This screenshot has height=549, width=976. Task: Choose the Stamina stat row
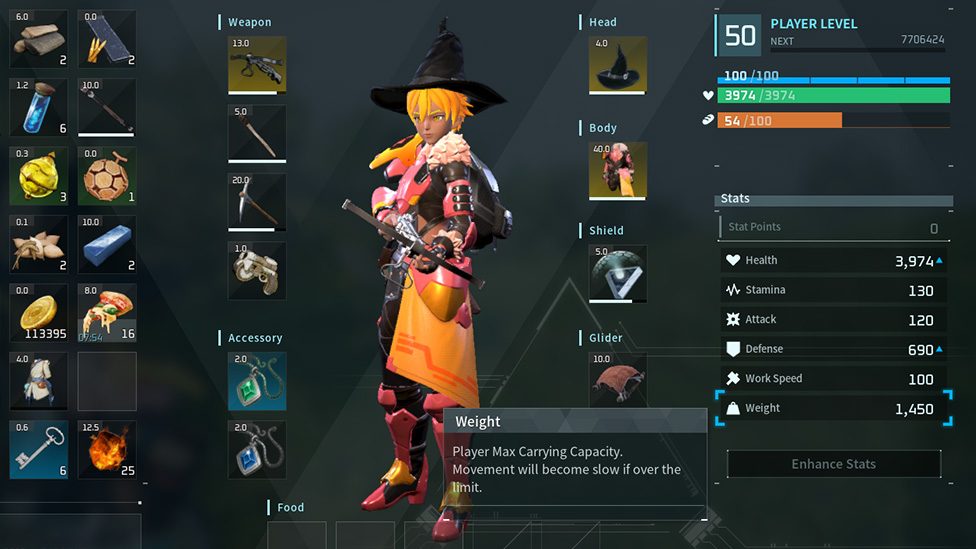pos(833,290)
